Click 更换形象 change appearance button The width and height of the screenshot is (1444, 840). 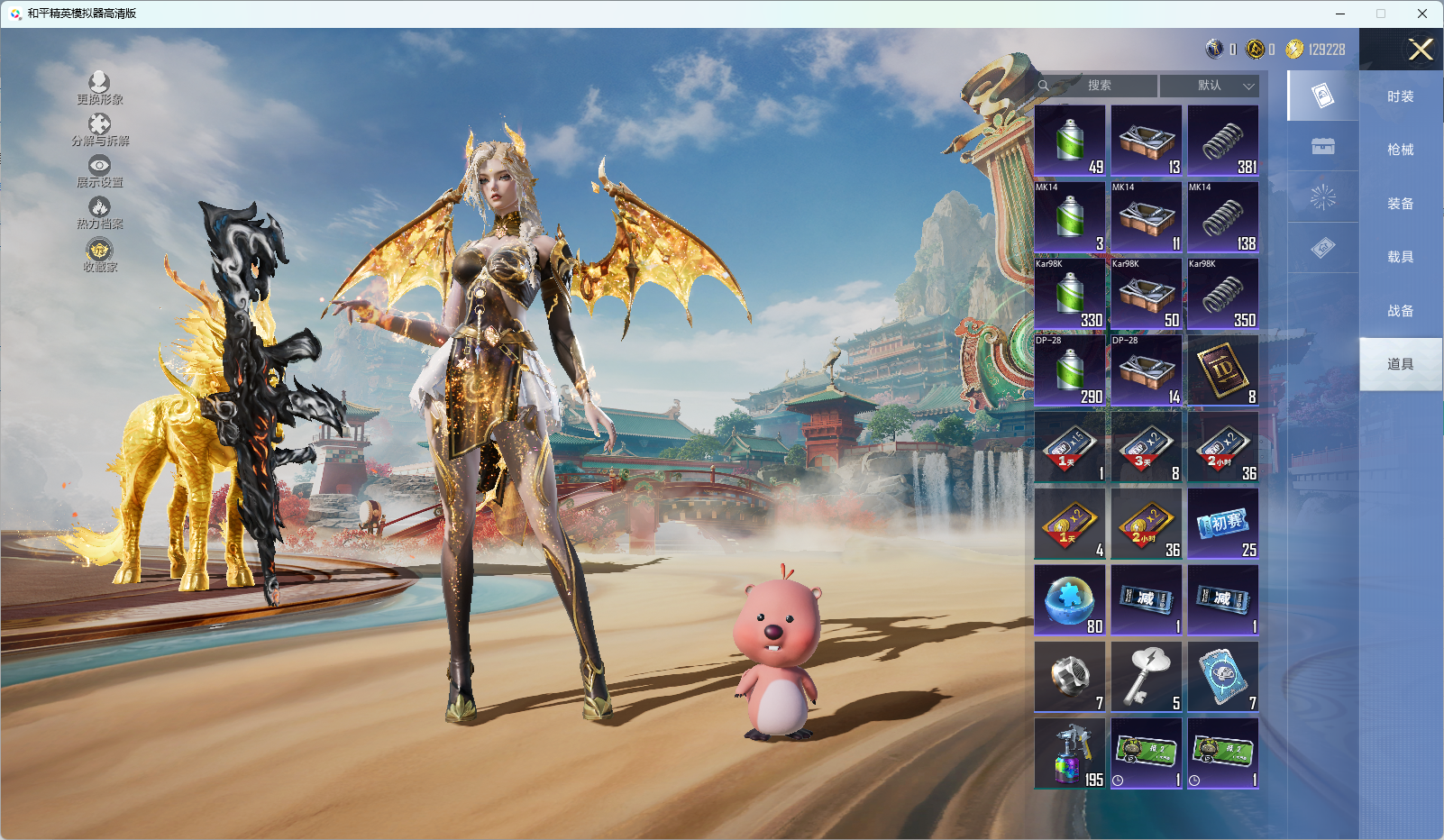pos(99,88)
